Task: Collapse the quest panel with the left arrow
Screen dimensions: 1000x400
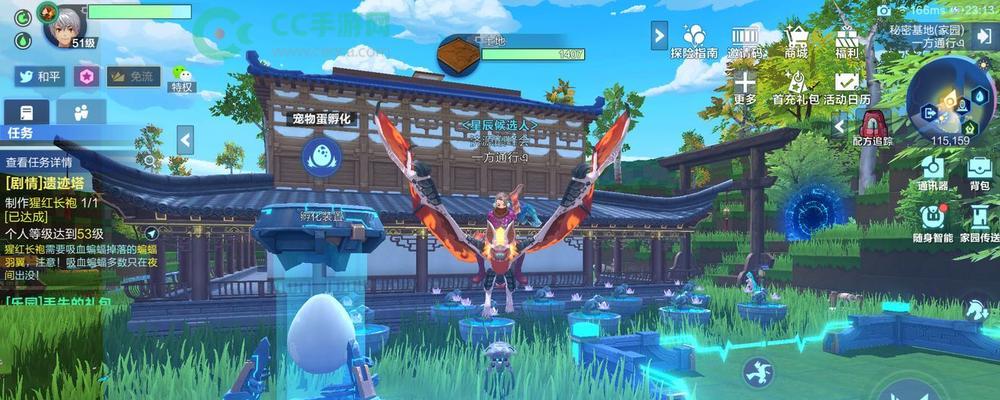Action: (185, 139)
